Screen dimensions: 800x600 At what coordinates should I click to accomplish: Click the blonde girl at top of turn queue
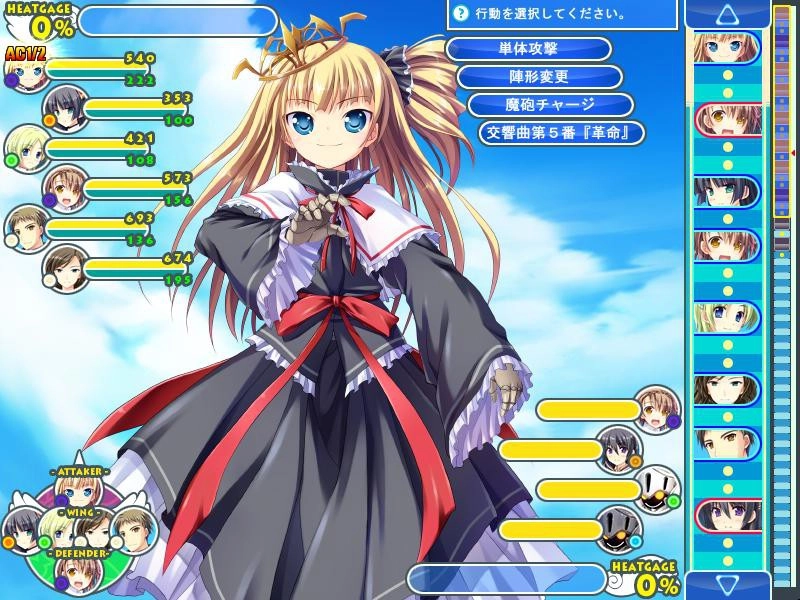coord(727,47)
